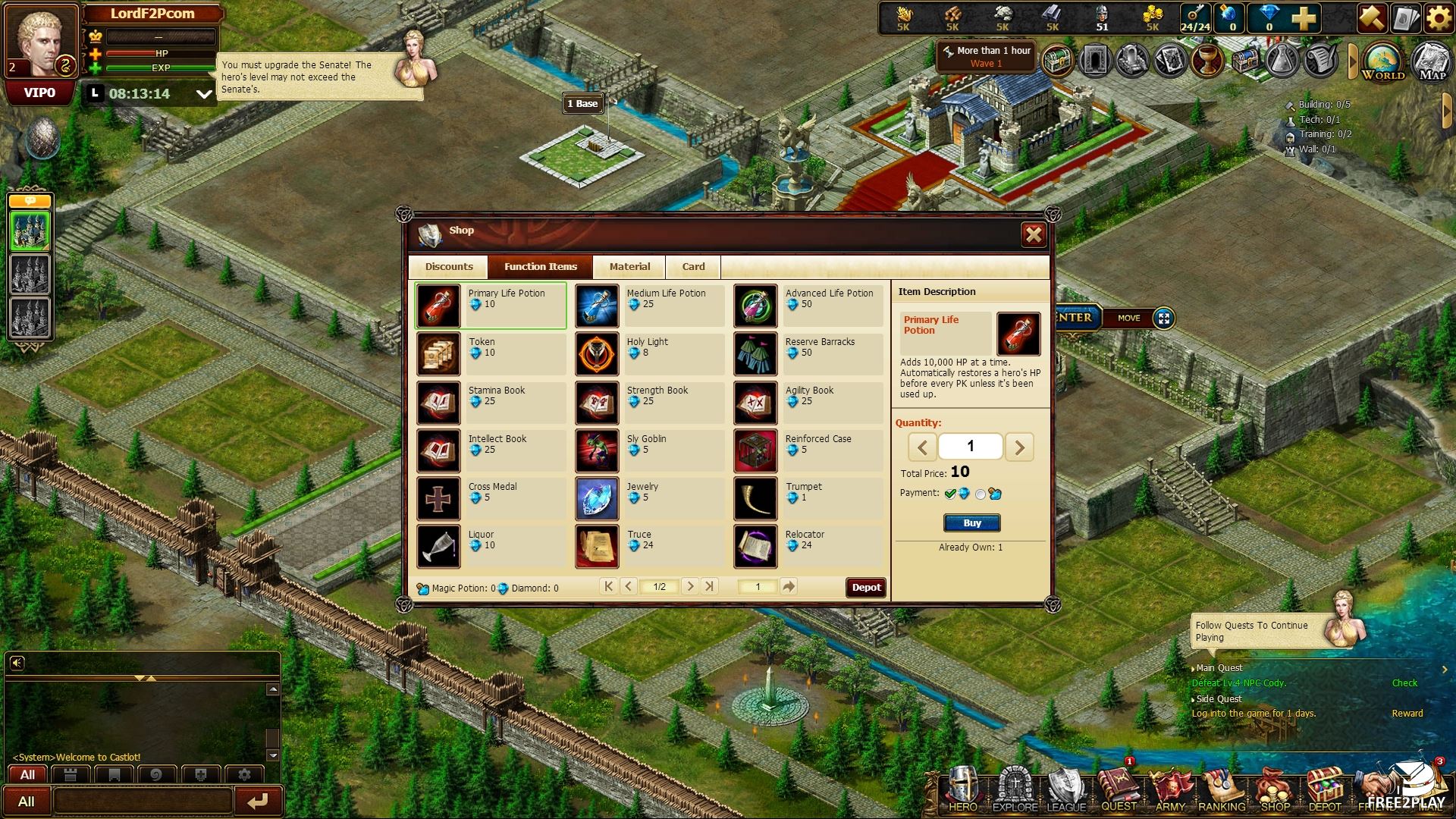This screenshot has height=819, width=1456.
Task: Select the Card shop tab
Action: 693,267
